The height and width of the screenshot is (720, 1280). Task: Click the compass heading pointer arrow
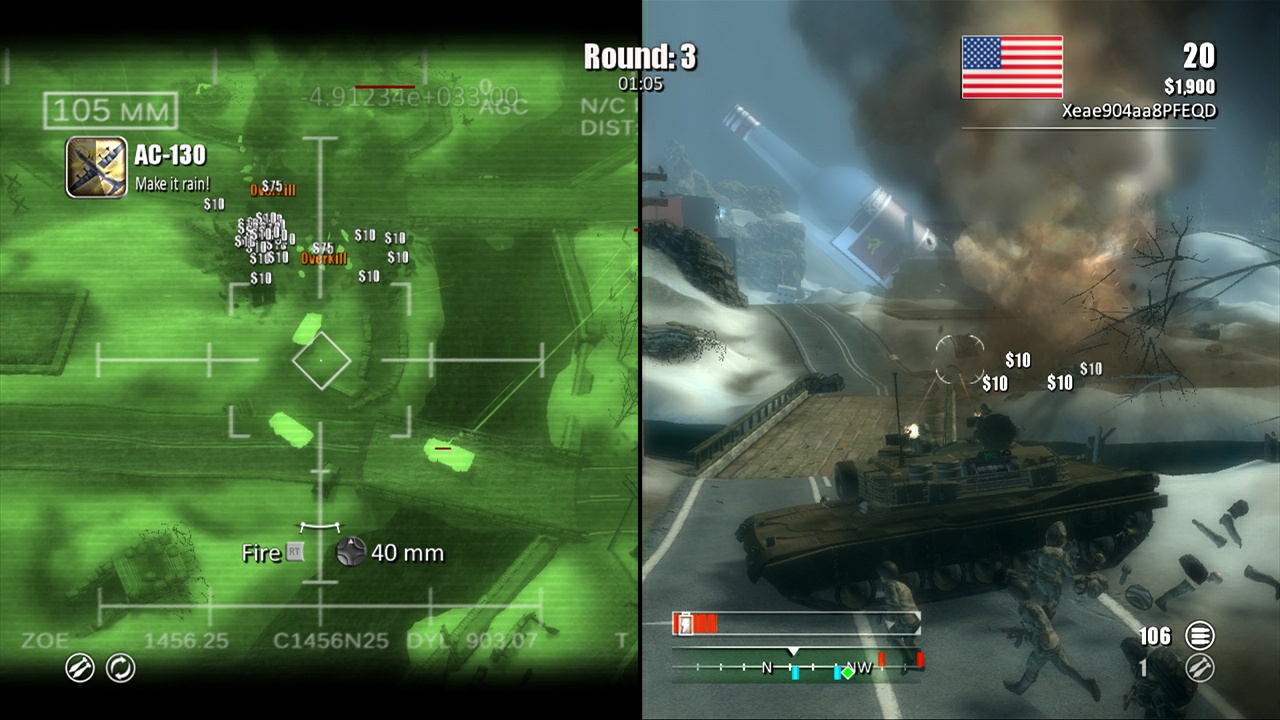[x=793, y=650]
